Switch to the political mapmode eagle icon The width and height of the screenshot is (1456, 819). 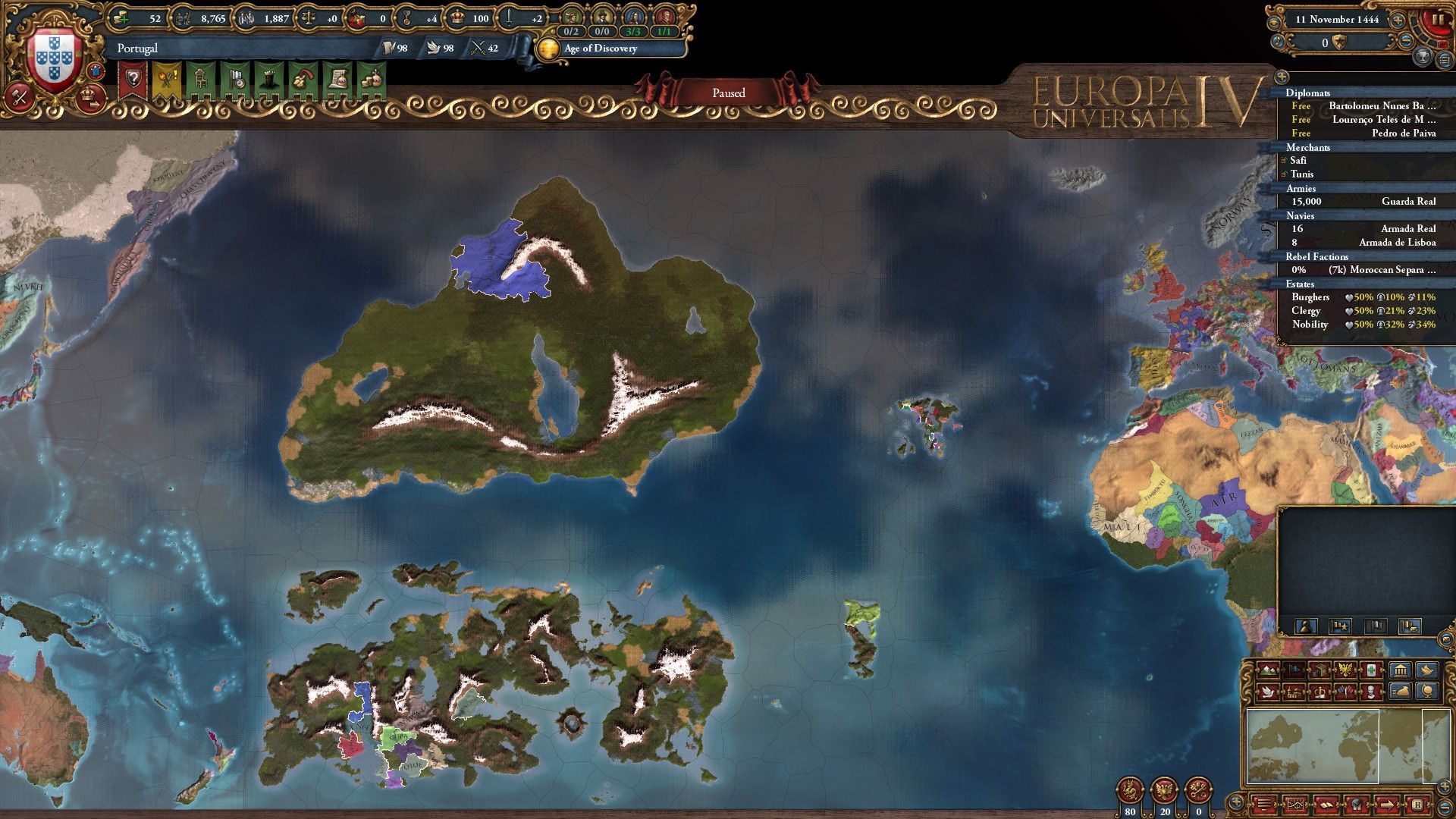[x=1345, y=671]
